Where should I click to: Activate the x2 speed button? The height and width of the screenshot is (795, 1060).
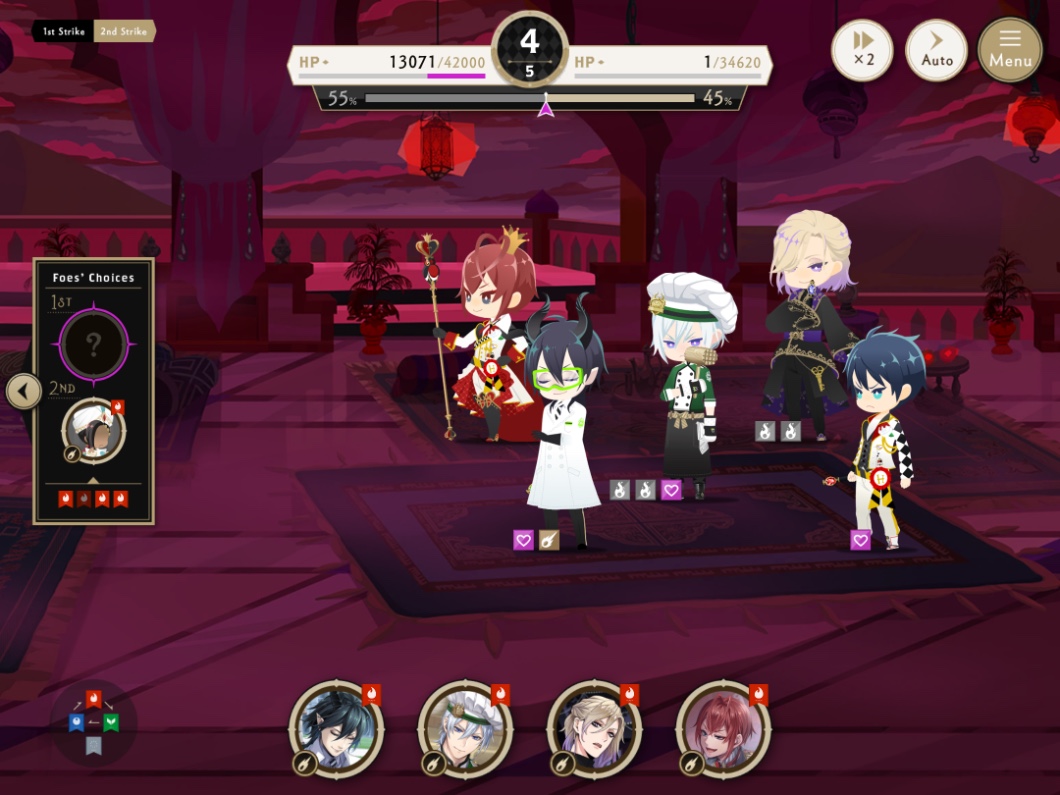[863, 50]
